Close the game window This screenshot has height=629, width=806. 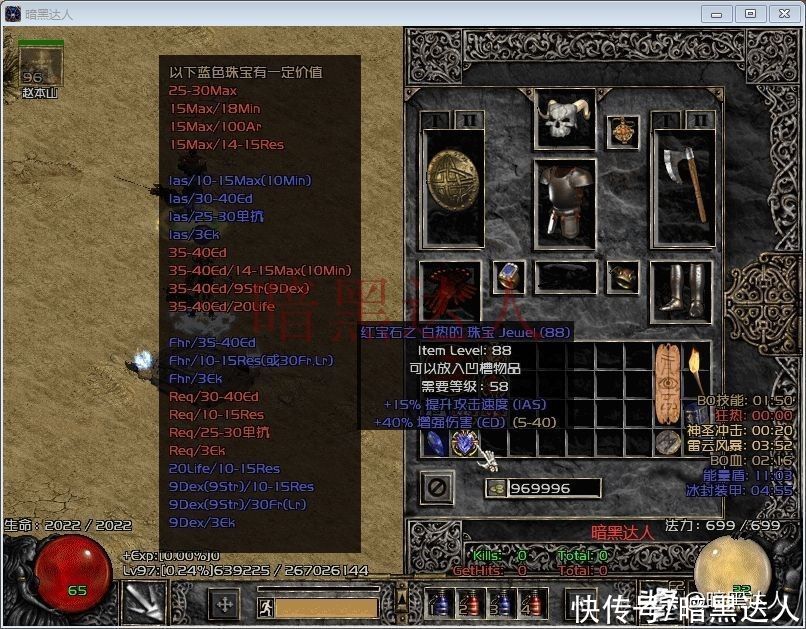tap(781, 13)
